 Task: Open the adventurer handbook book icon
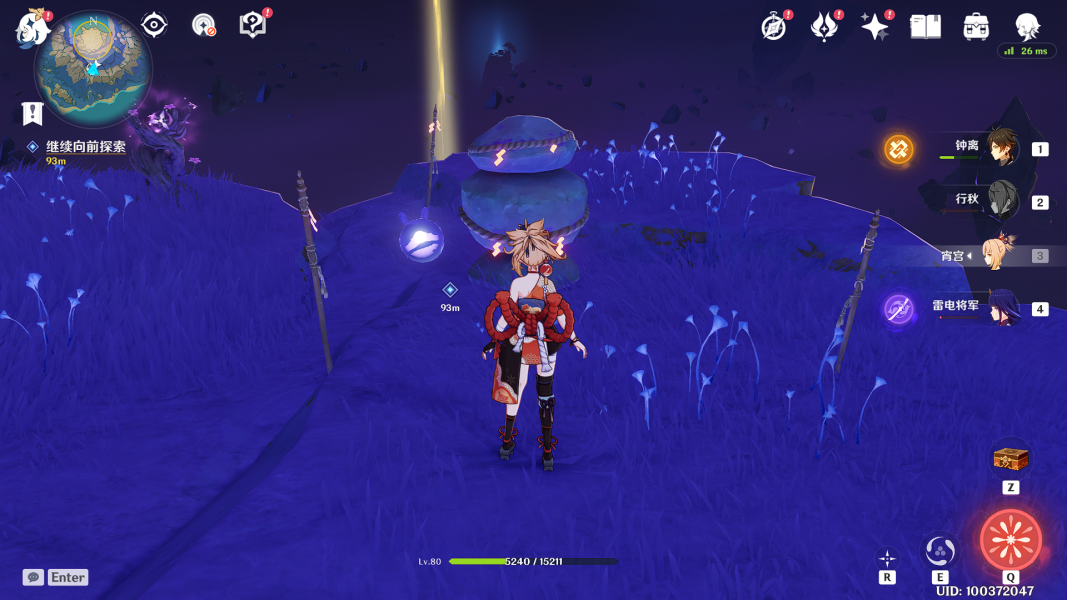pos(926,27)
